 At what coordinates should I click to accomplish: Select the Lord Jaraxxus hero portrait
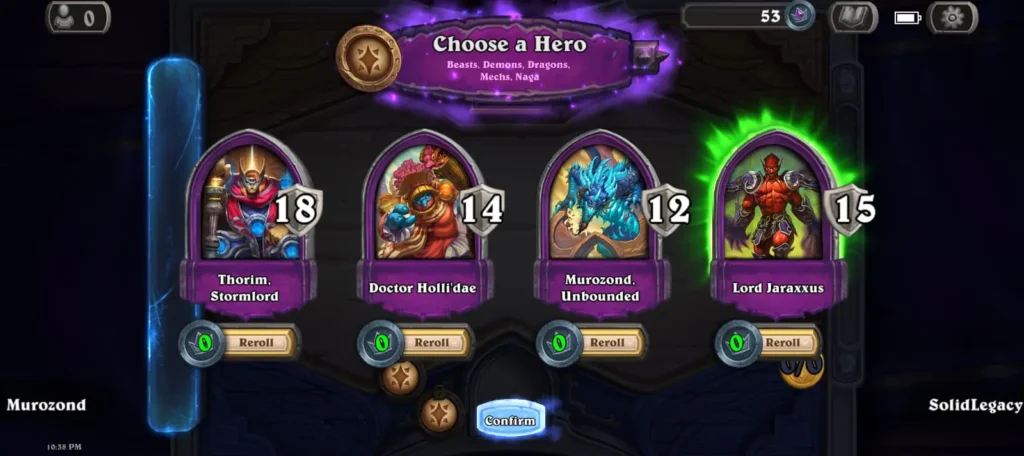778,205
